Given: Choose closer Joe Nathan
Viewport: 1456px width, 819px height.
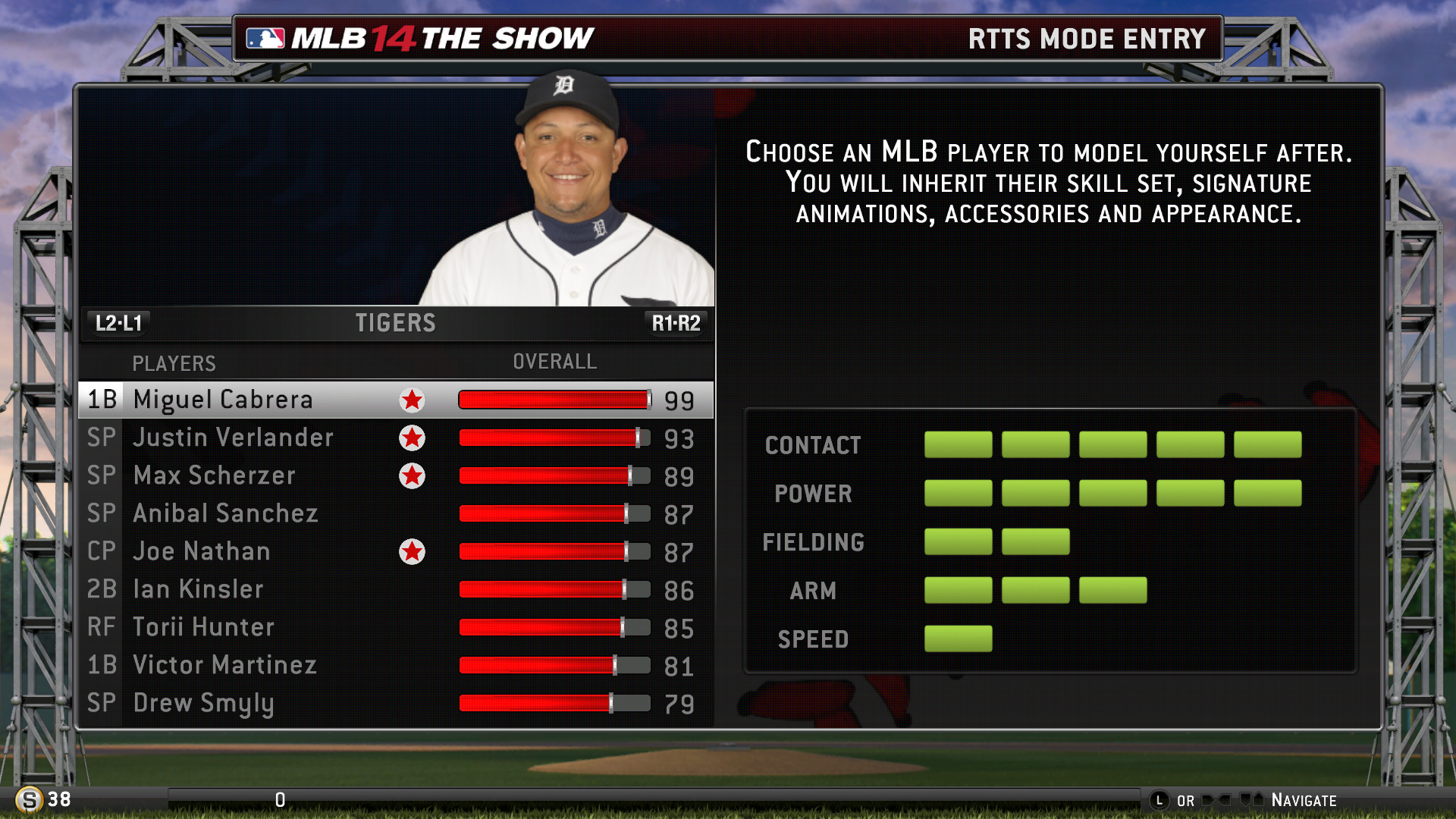Looking at the screenshot, I should (201, 551).
